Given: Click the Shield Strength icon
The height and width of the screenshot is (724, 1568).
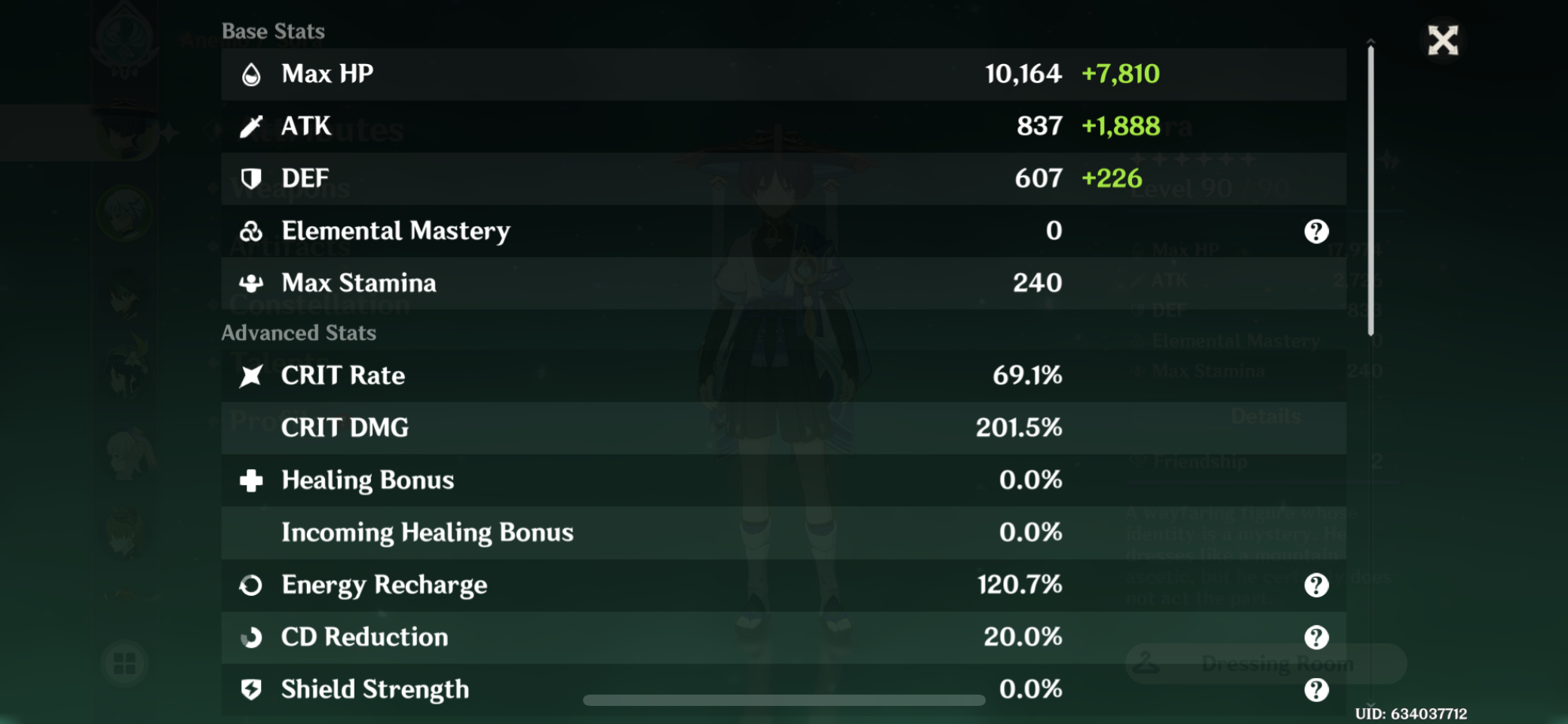Looking at the screenshot, I should 252,689.
